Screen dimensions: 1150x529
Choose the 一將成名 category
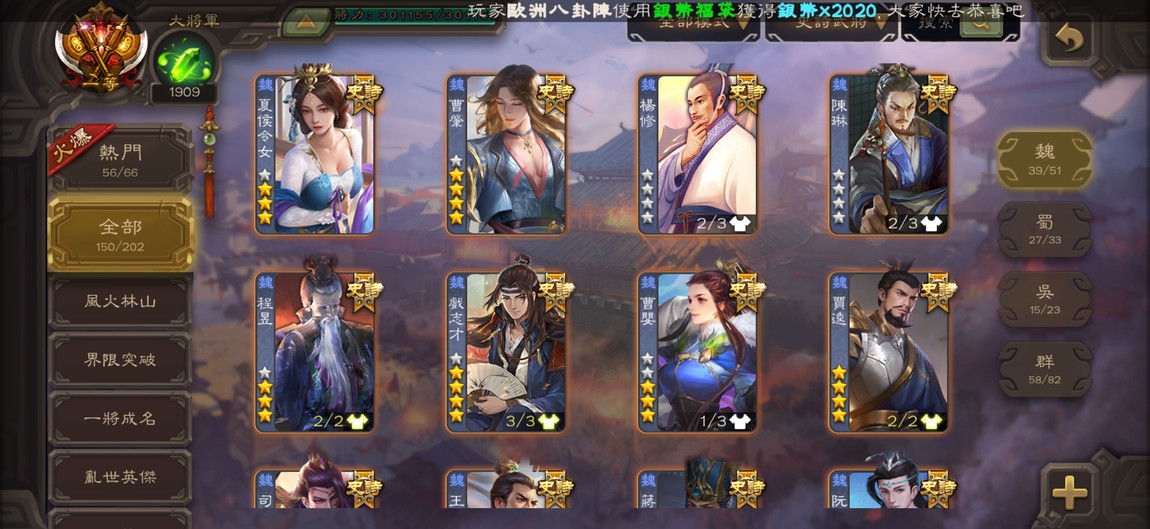[x=120, y=418]
